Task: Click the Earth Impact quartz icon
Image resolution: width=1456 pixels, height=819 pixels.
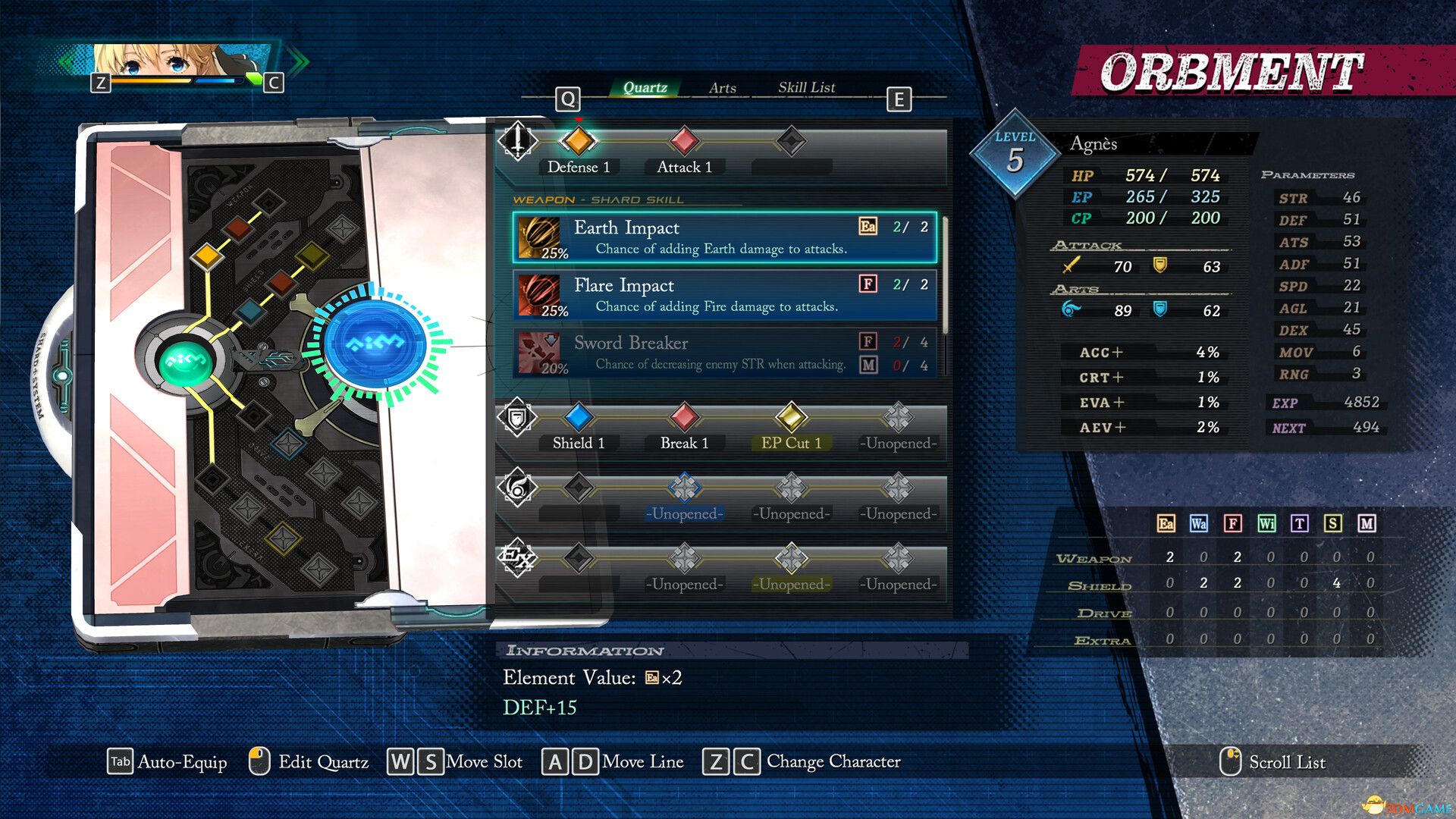Action: click(x=540, y=237)
